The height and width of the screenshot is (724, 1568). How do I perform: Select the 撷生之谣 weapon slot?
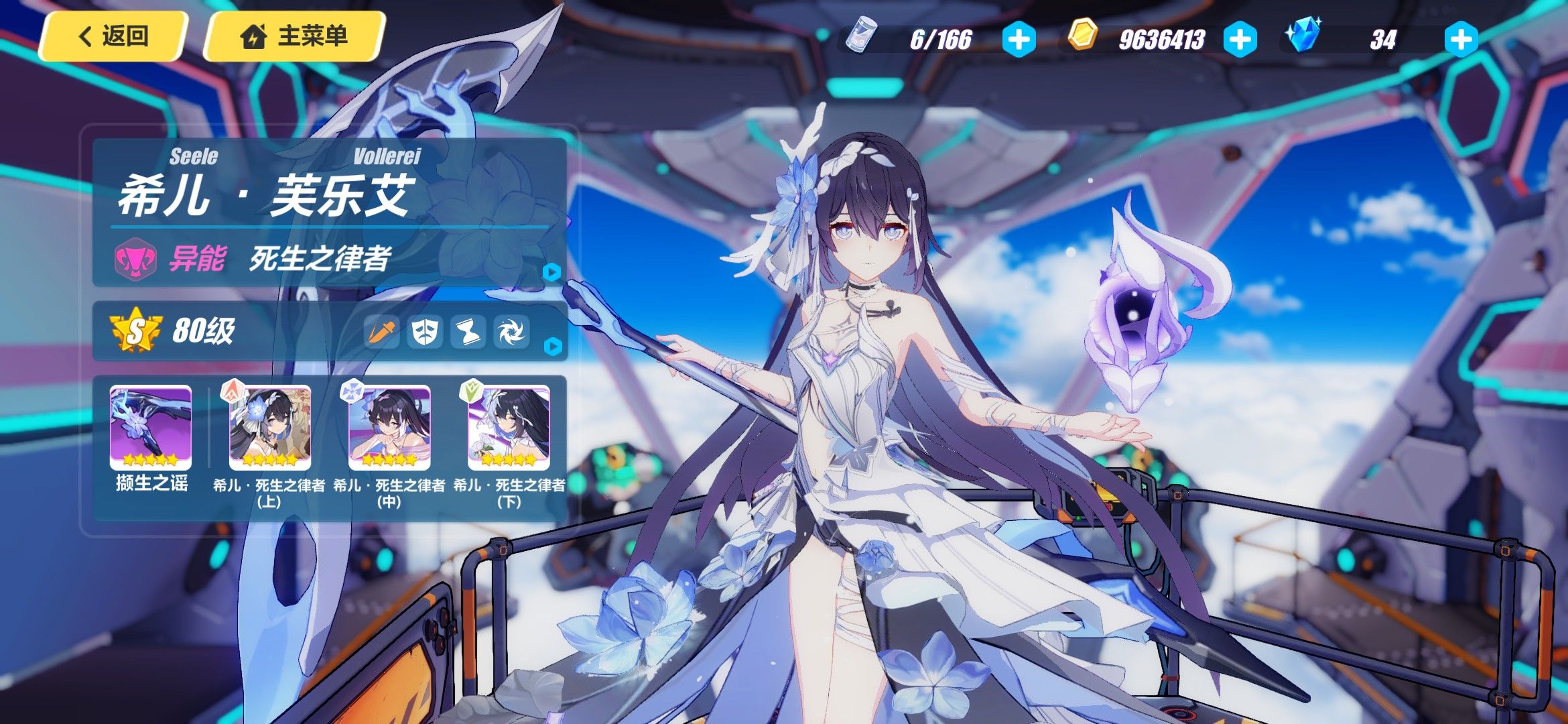tap(151, 428)
